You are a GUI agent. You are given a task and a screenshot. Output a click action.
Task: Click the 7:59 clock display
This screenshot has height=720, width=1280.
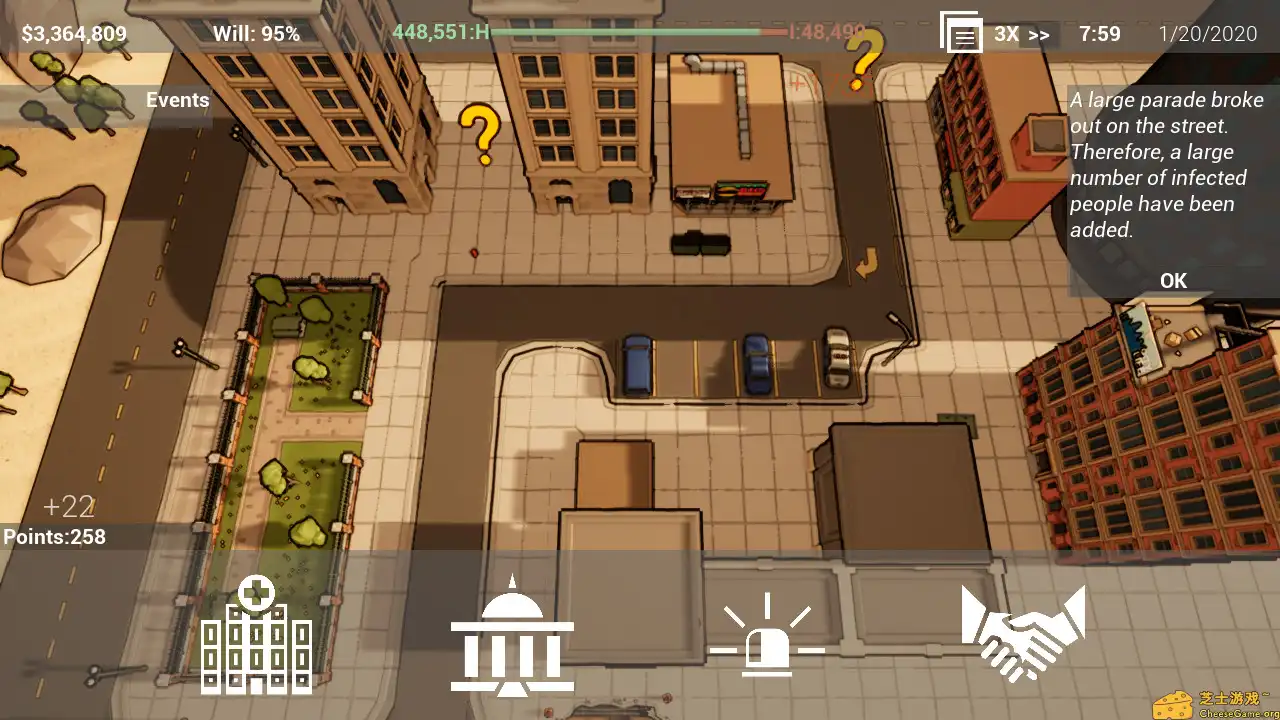pyautogui.click(x=1100, y=33)
